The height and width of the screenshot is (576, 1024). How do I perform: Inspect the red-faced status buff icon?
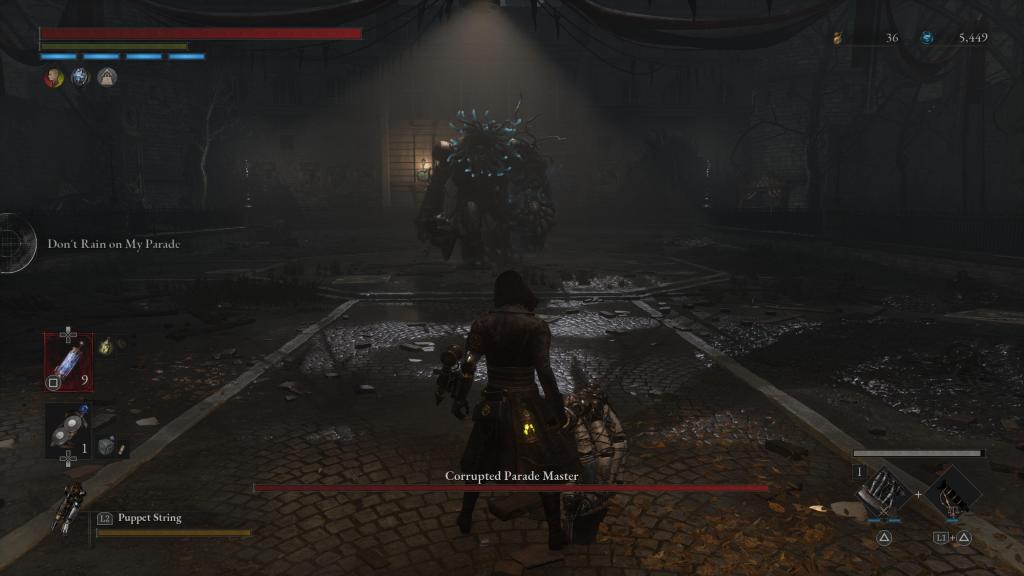coord(53,78)
